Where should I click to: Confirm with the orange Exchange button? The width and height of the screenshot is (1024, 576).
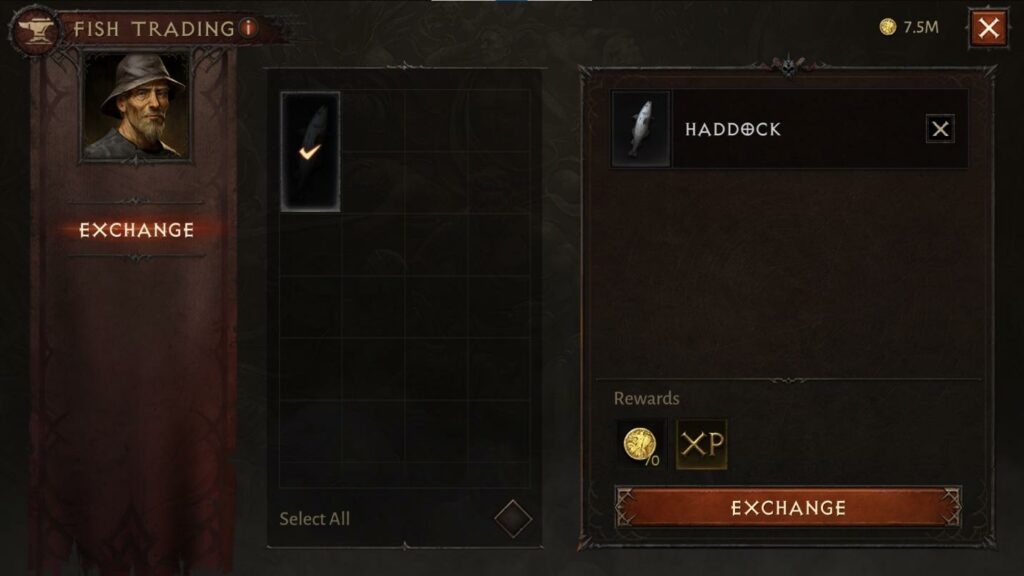point(788,508)
